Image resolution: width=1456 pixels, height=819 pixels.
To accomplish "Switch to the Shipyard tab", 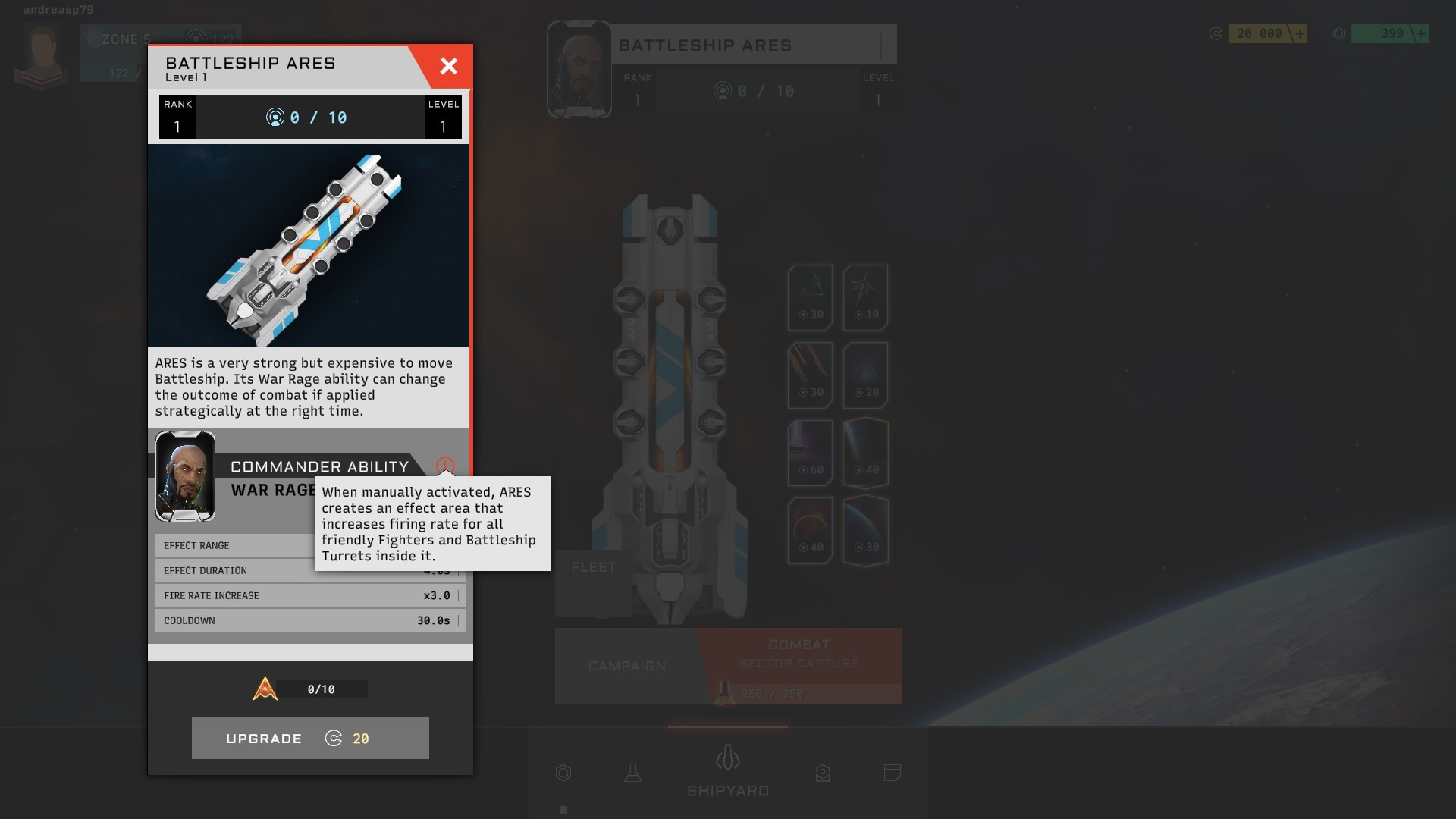I will (x=728, y=771).
